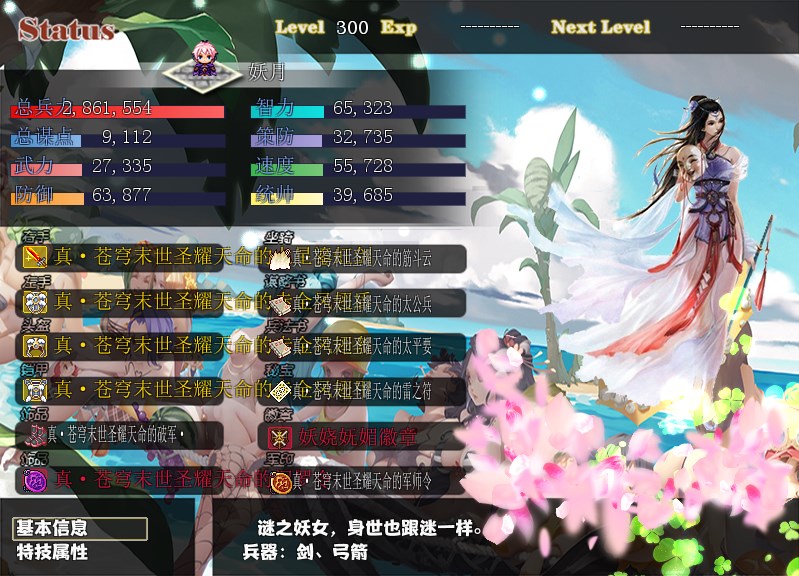
Task: Pick the 头盔 helmet equipment slot
Action: [140, 346]
